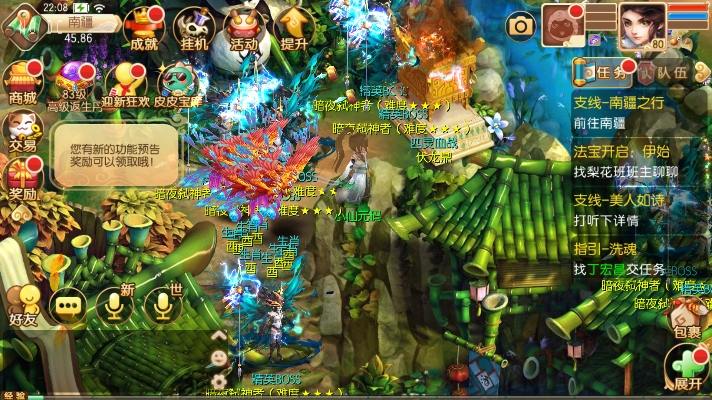Expand the 展开 menu button
Image resolution: width=712 pixels, height=400 pixels.
pyautogui.click(x=686, y=367)
